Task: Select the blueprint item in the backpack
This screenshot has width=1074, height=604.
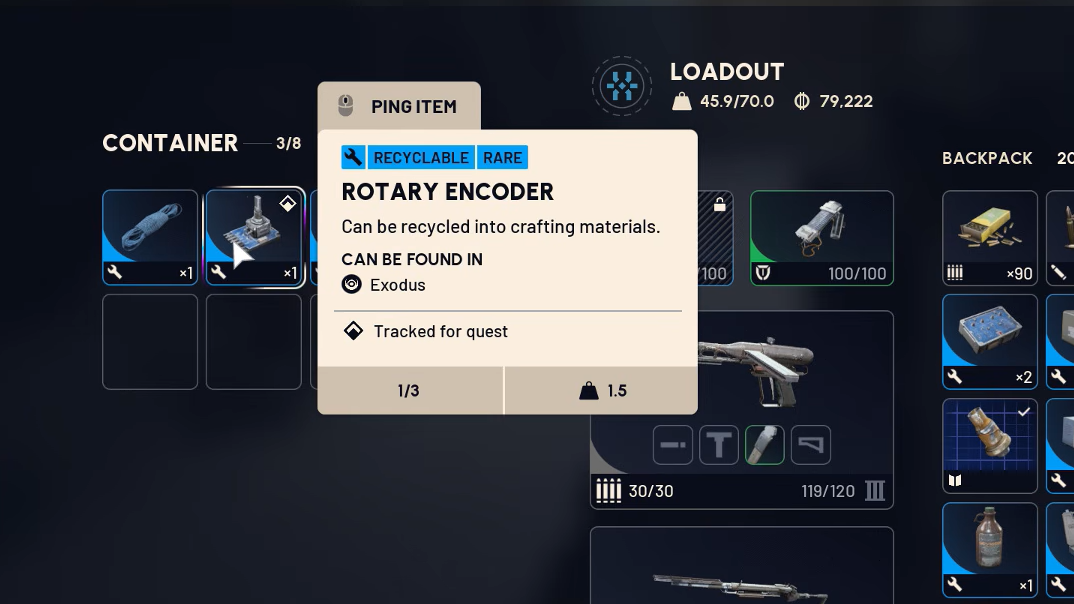Action: point(989,445)
